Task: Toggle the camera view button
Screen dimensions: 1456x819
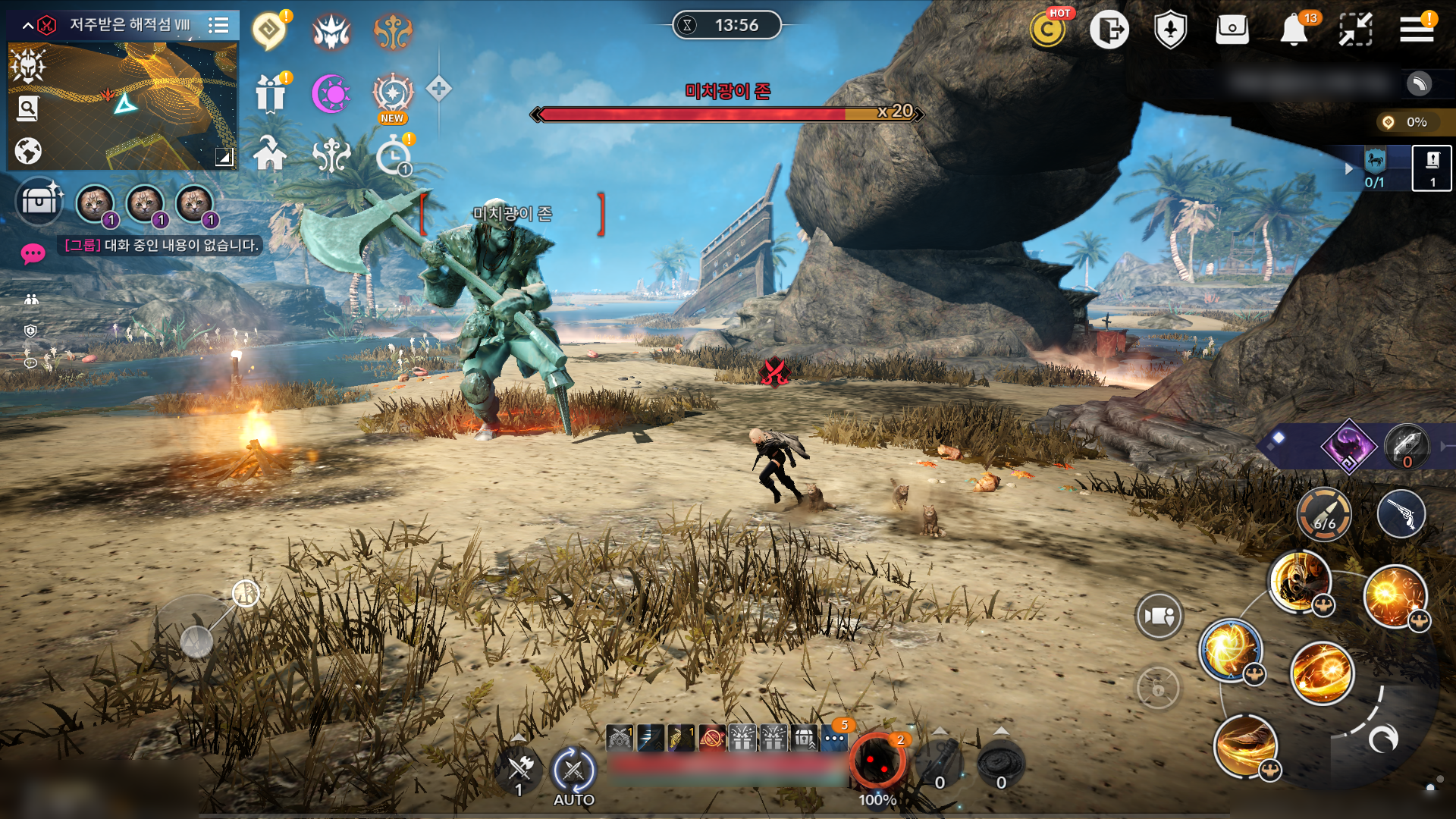Action: click(x=1158, y=616)
